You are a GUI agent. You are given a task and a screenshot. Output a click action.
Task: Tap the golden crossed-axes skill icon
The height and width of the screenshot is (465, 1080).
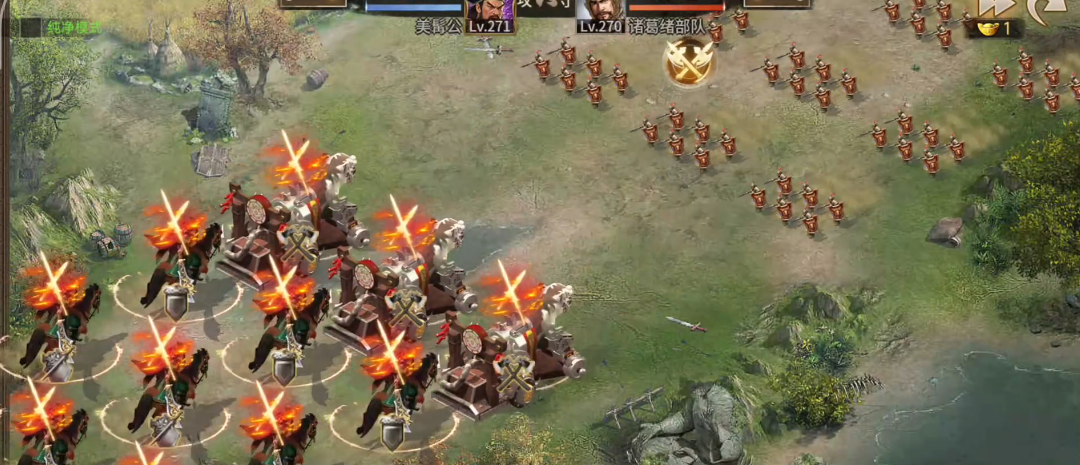coord(689,62)
